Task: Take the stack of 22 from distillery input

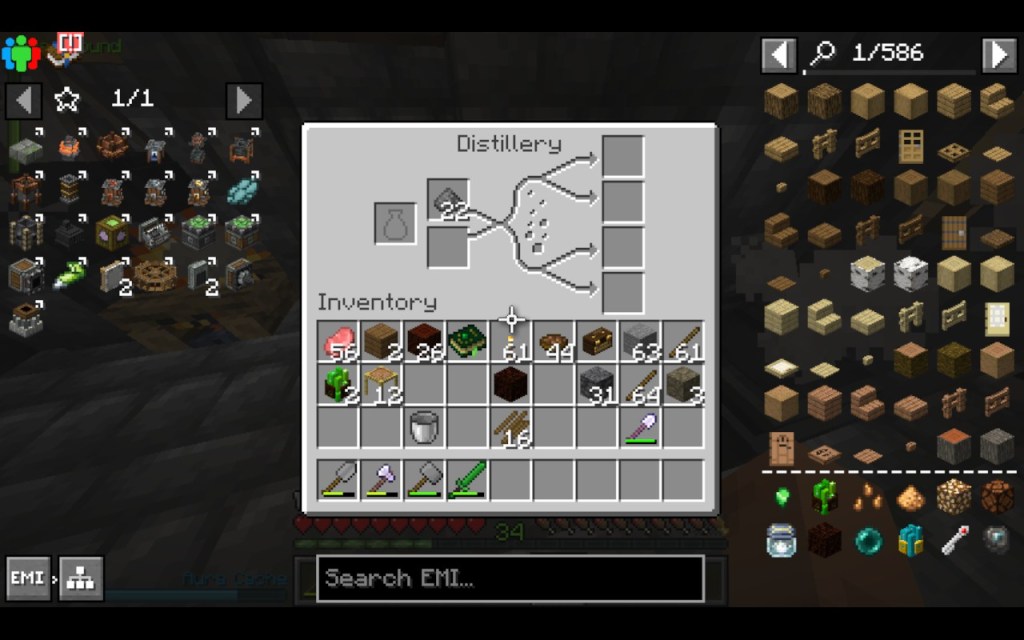Action: tap(447, 200)
